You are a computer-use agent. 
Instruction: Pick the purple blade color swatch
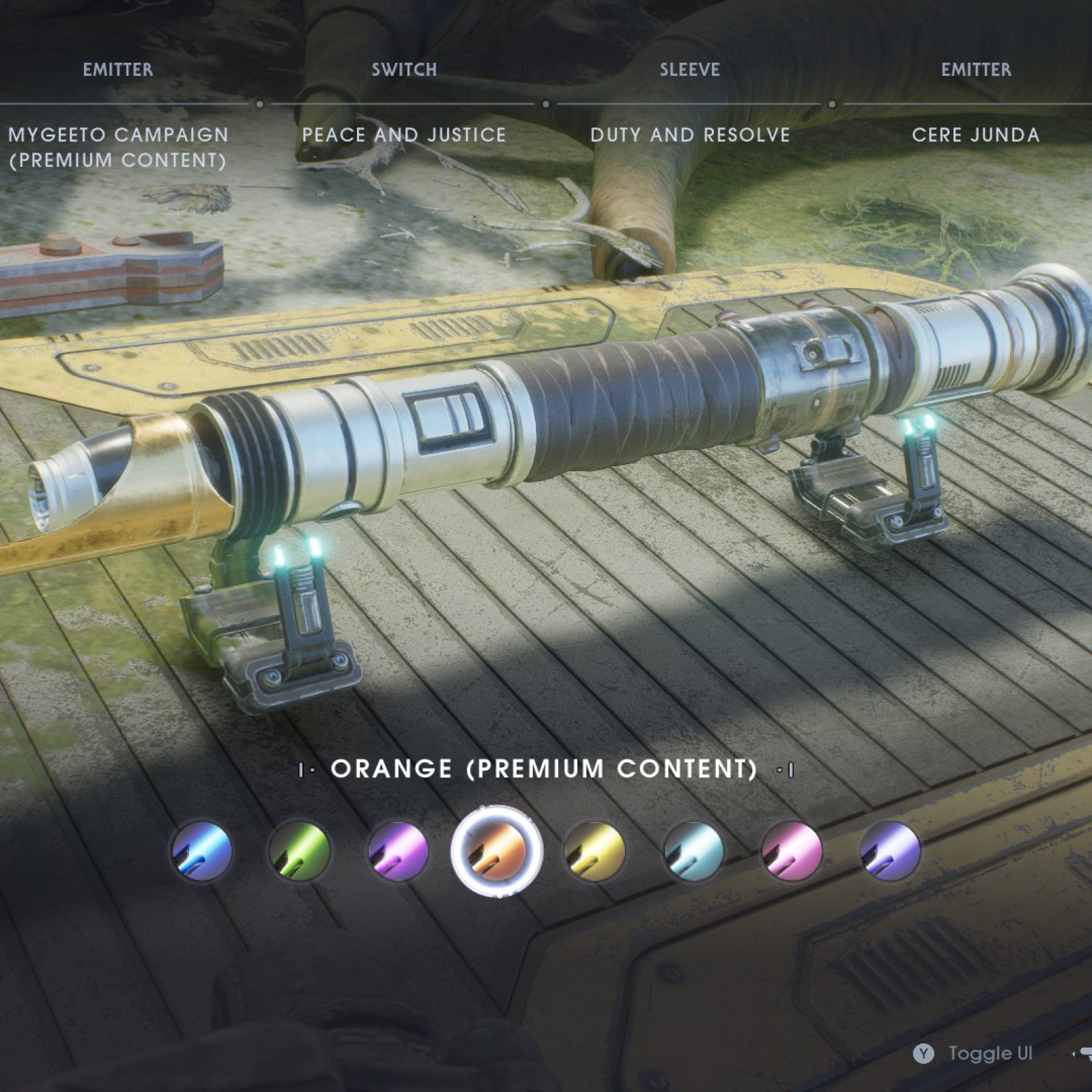tap(398, 851)
